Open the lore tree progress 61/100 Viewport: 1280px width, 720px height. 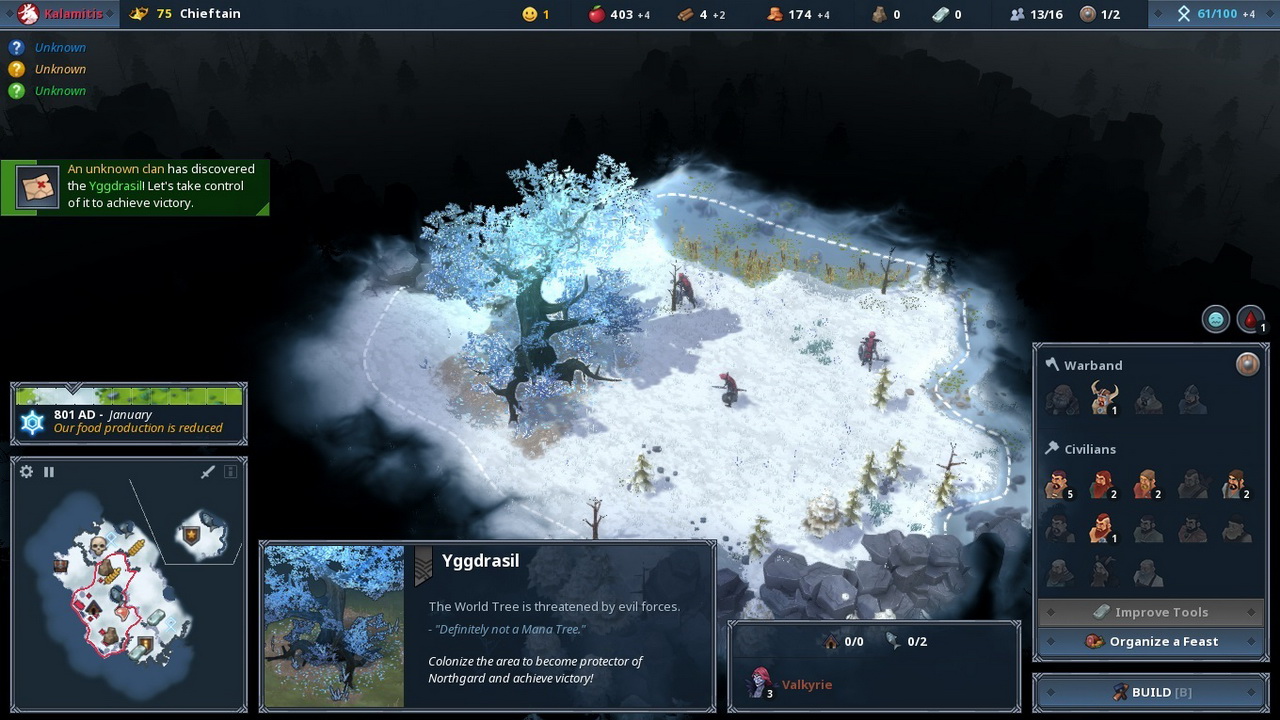[x=1214, y=14]
